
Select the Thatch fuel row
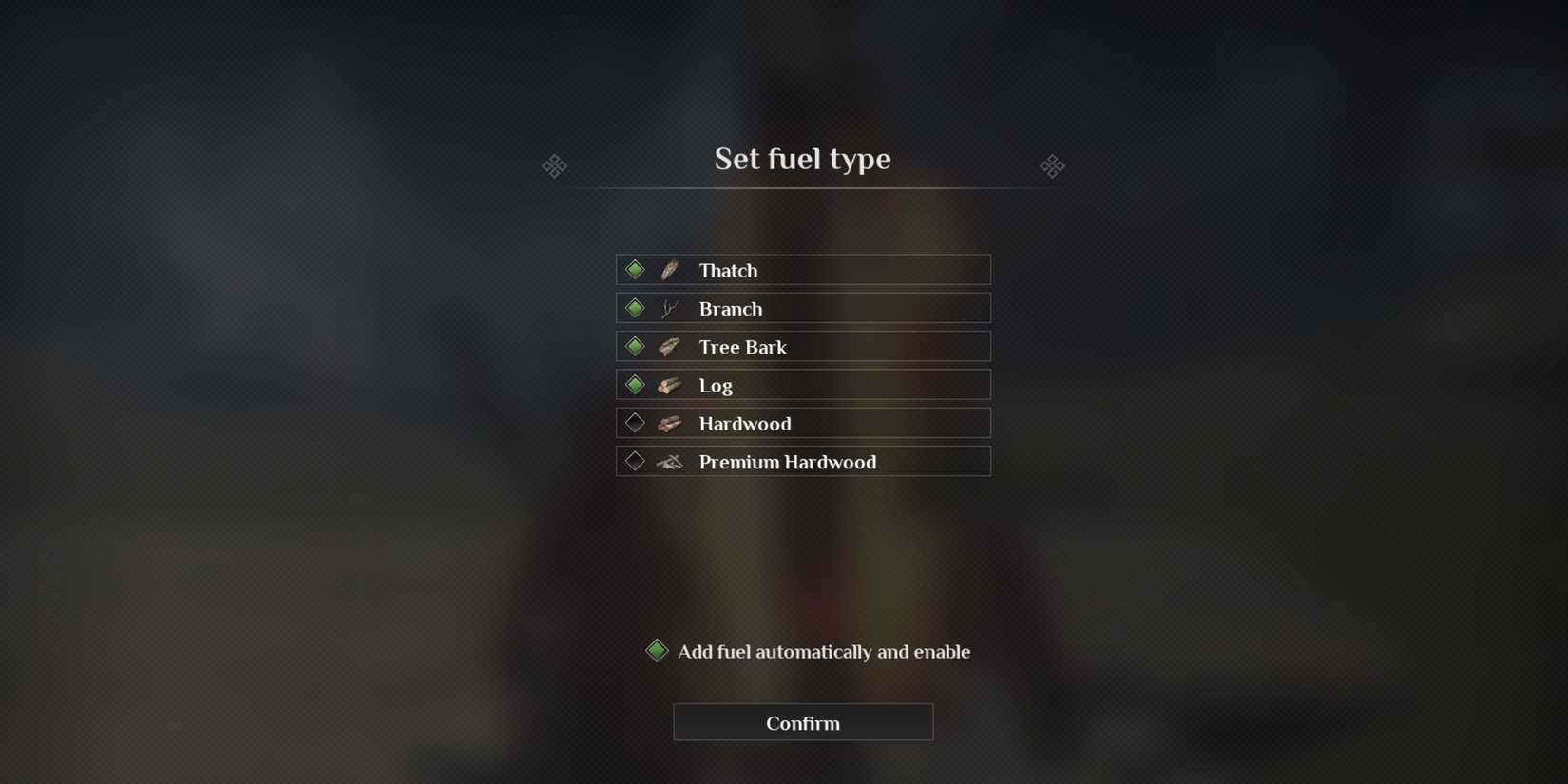pos(803,269)
